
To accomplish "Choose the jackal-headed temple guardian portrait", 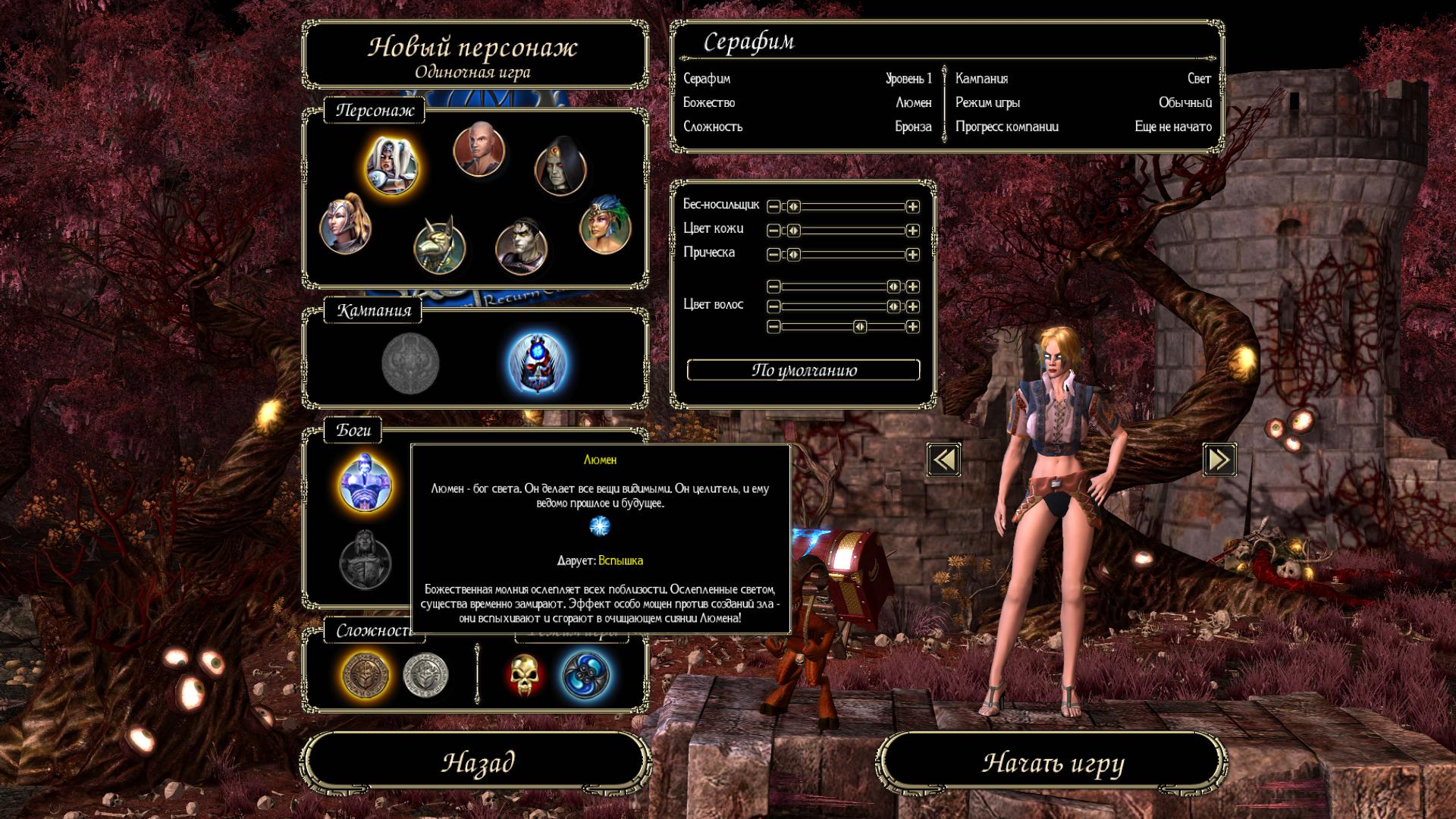I will pyautogui.click(x=440, y=245).
